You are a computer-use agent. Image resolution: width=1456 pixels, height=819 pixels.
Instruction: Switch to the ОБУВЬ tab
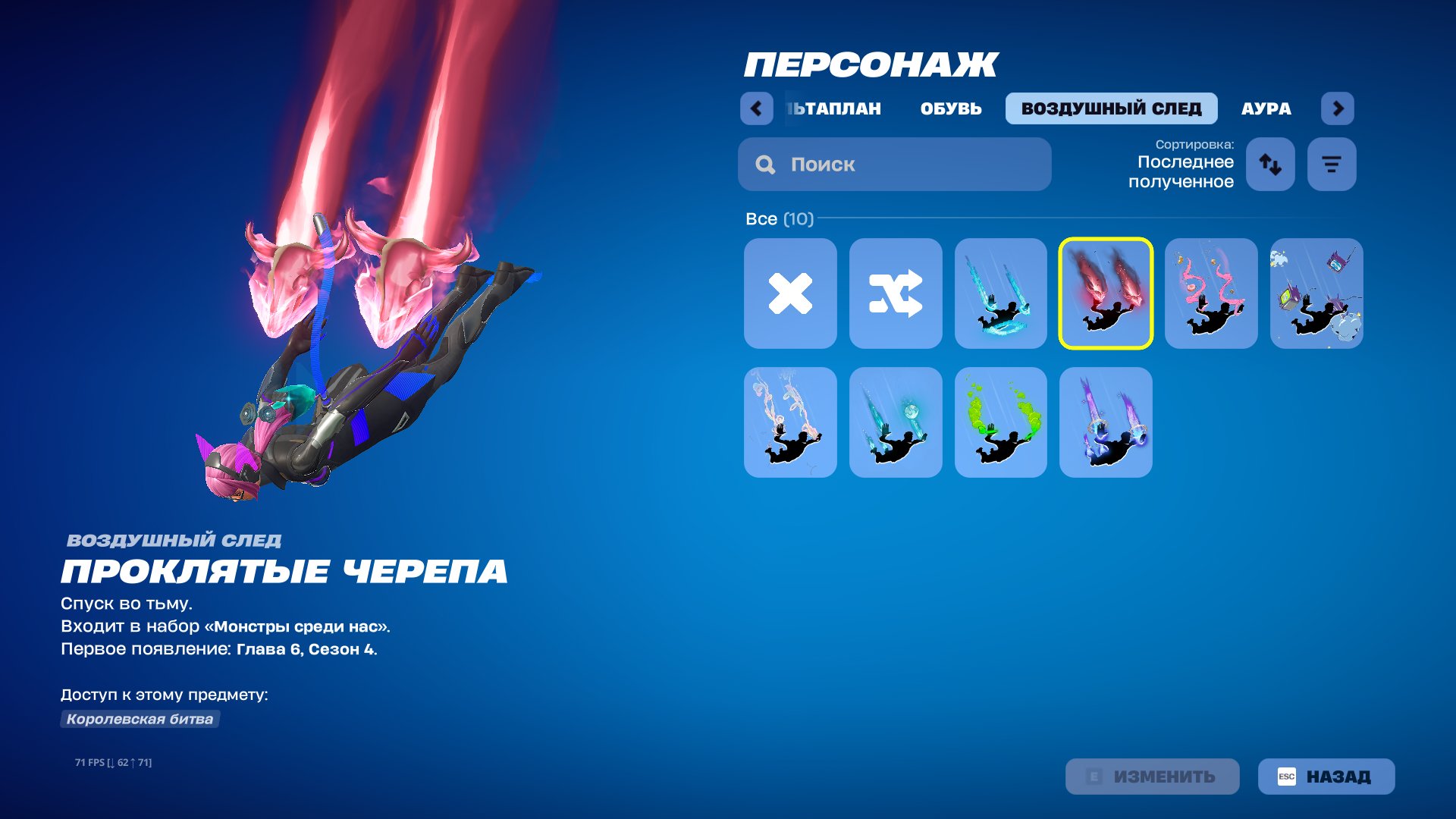951,108
